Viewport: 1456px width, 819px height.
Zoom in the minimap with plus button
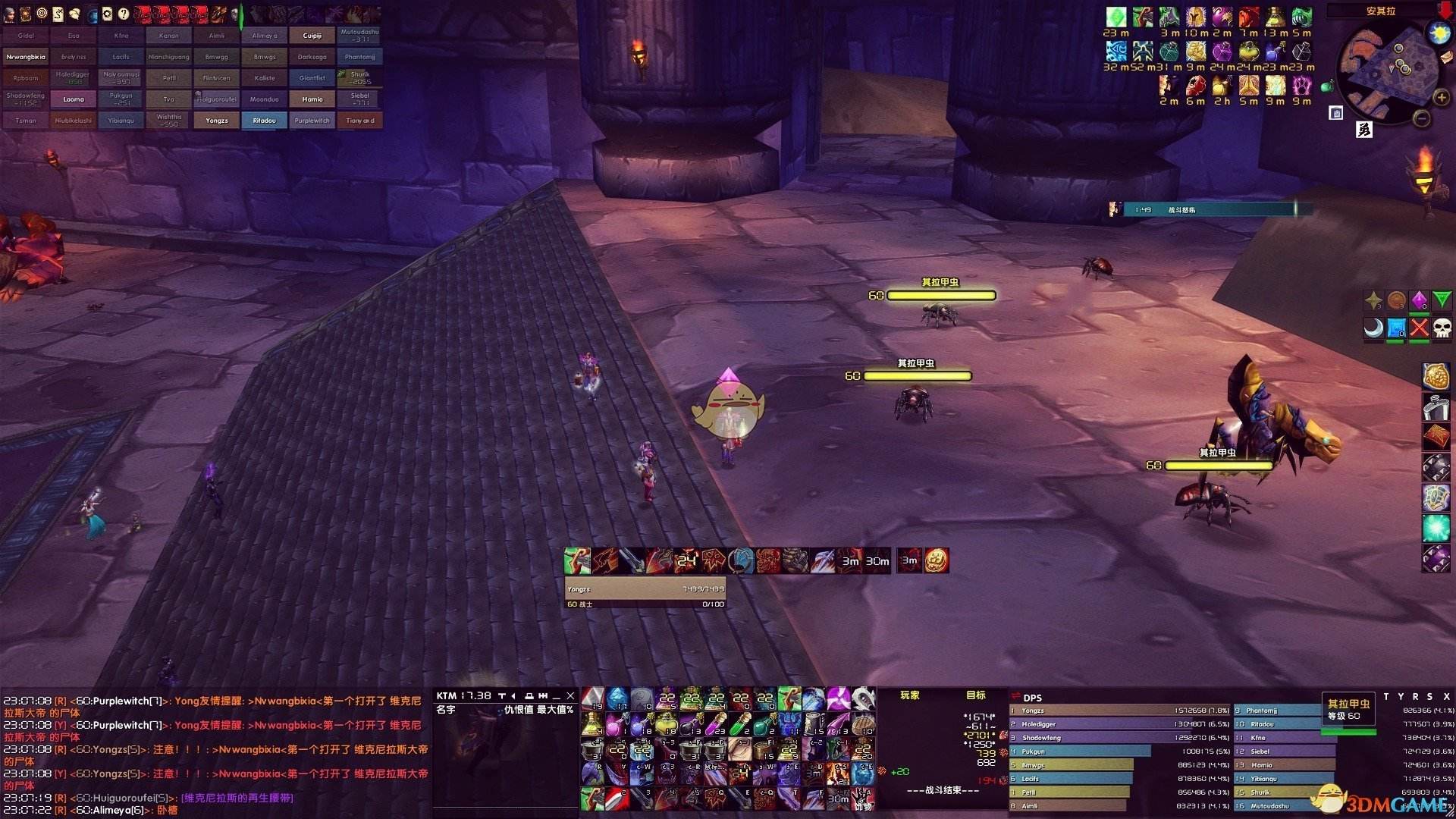click(x=1441, y=98)
